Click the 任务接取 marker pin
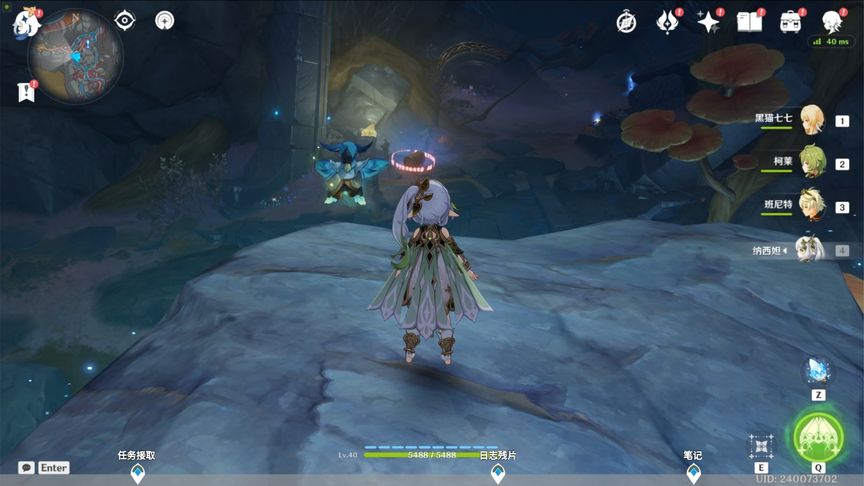The image size is (864, 486). click(x=137, y=474)
